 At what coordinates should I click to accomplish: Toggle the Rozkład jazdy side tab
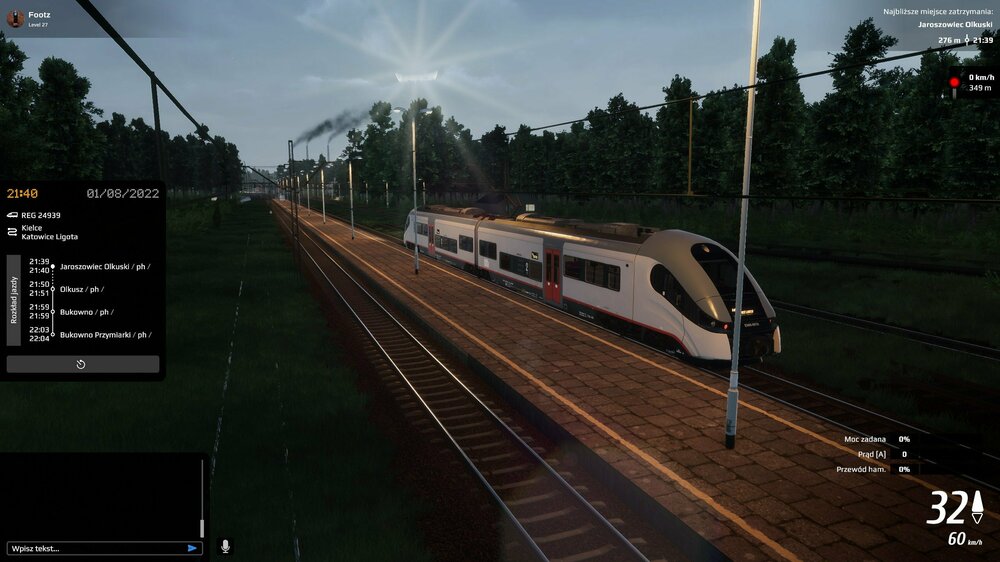click(14, 300)
